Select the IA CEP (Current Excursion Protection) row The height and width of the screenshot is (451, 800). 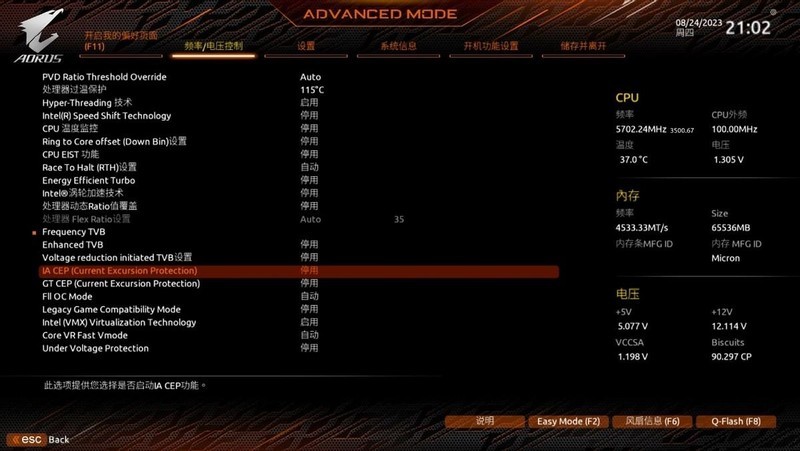point(120,271)
